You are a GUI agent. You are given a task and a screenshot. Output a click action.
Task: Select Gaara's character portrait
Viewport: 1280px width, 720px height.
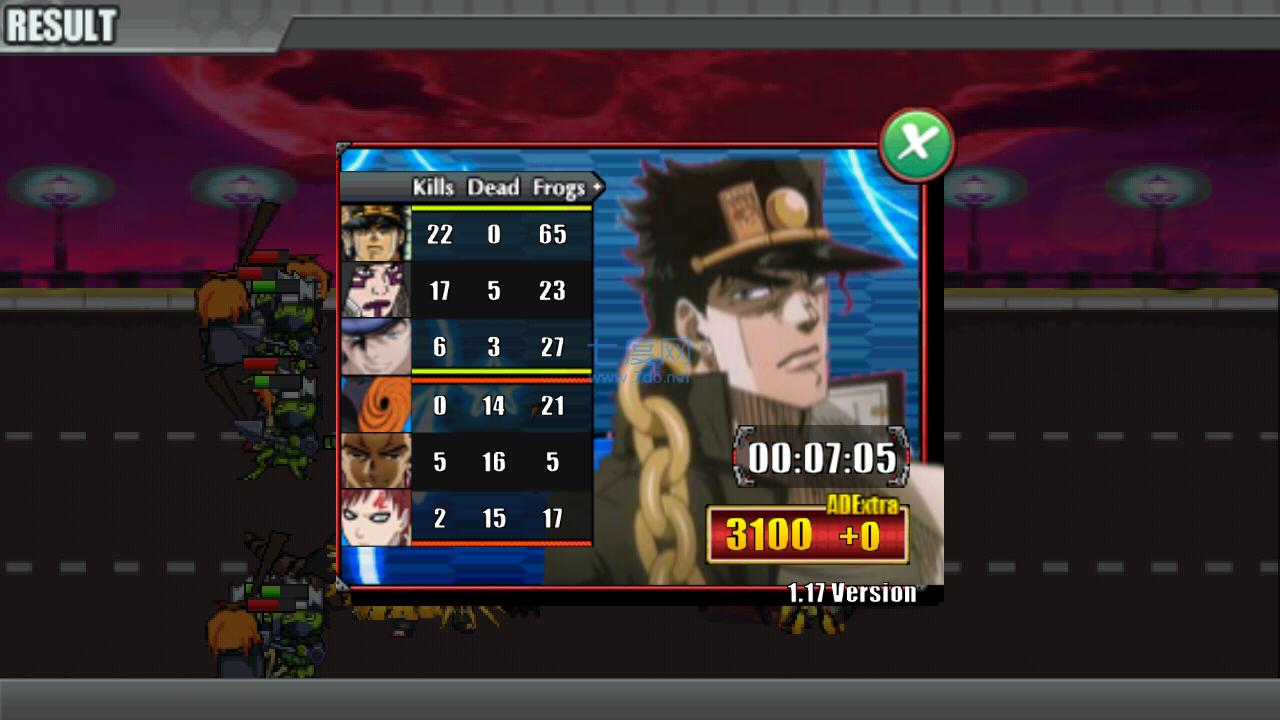pos(375,518)
